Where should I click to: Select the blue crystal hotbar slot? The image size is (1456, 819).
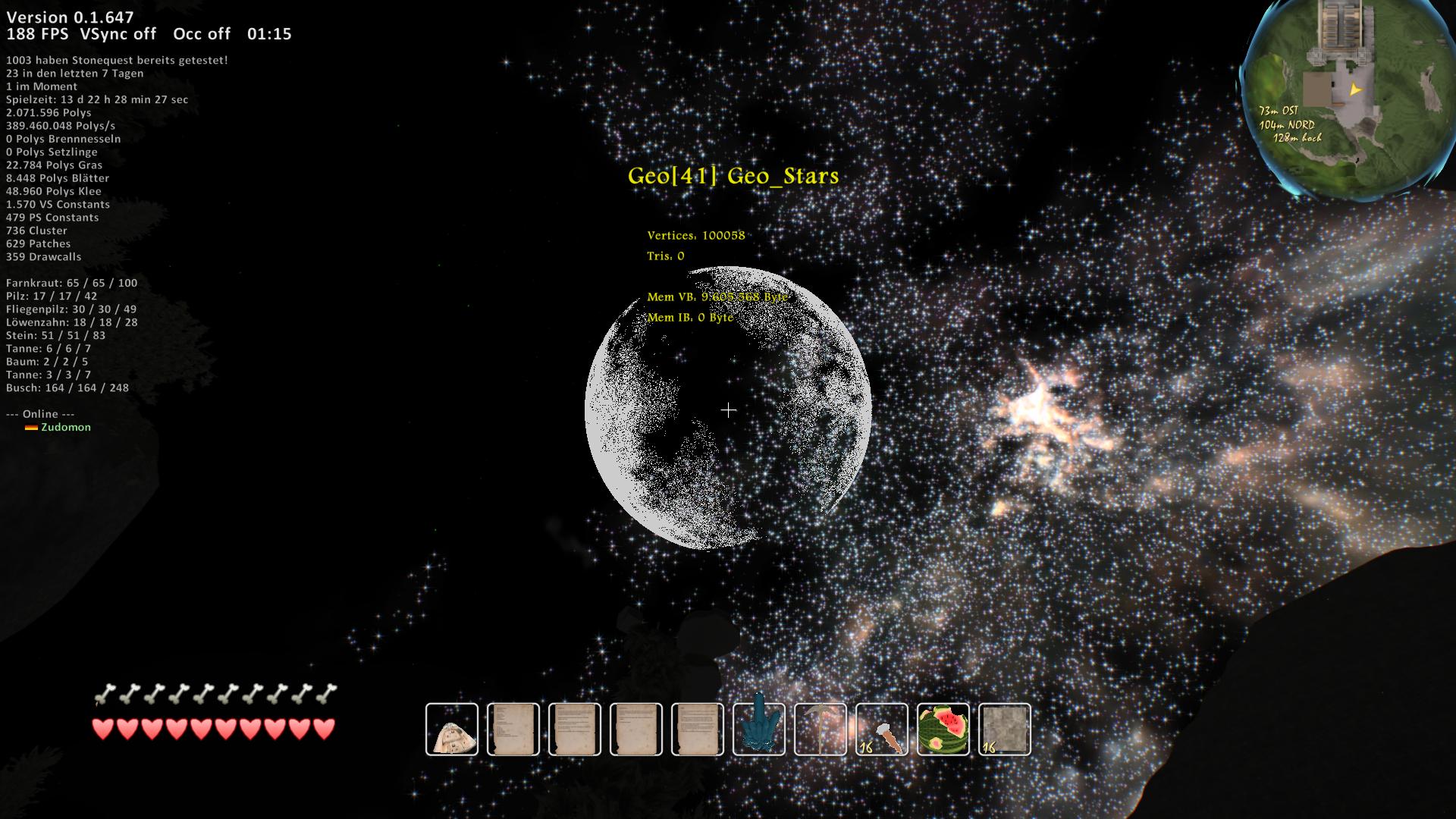pos(759,730)
